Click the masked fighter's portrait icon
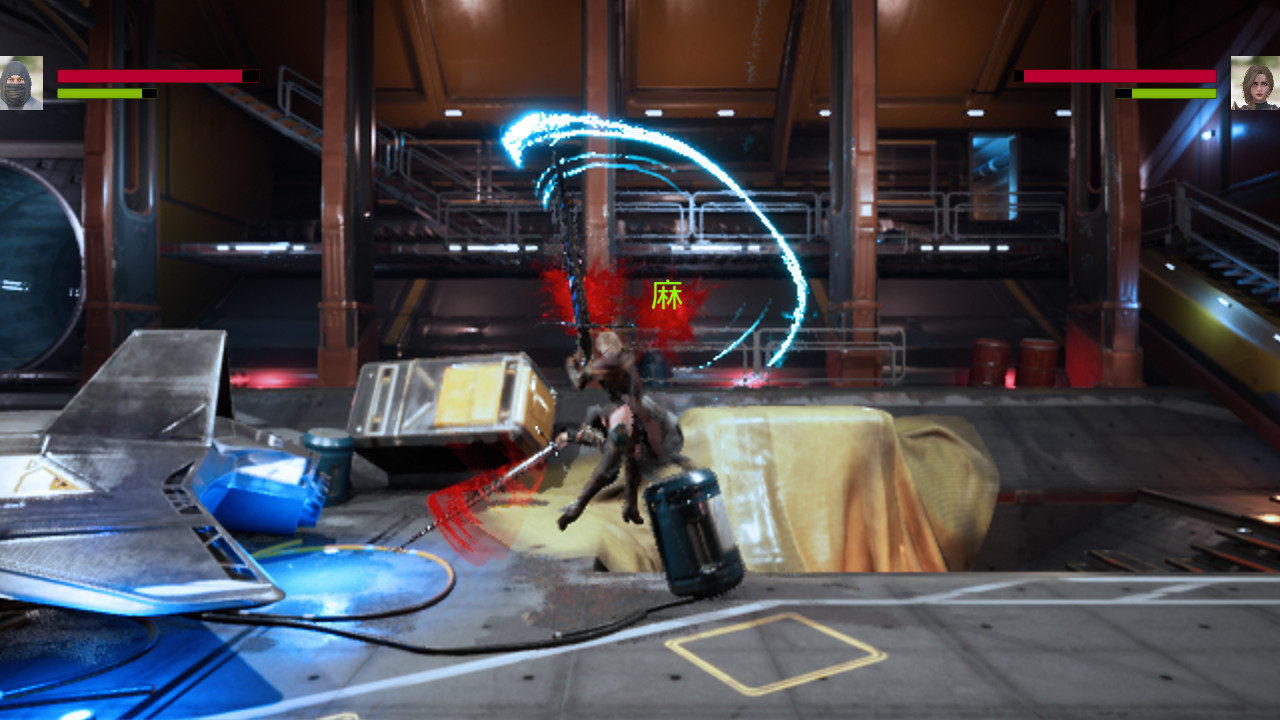The image size is (1280, 720). 21,81
